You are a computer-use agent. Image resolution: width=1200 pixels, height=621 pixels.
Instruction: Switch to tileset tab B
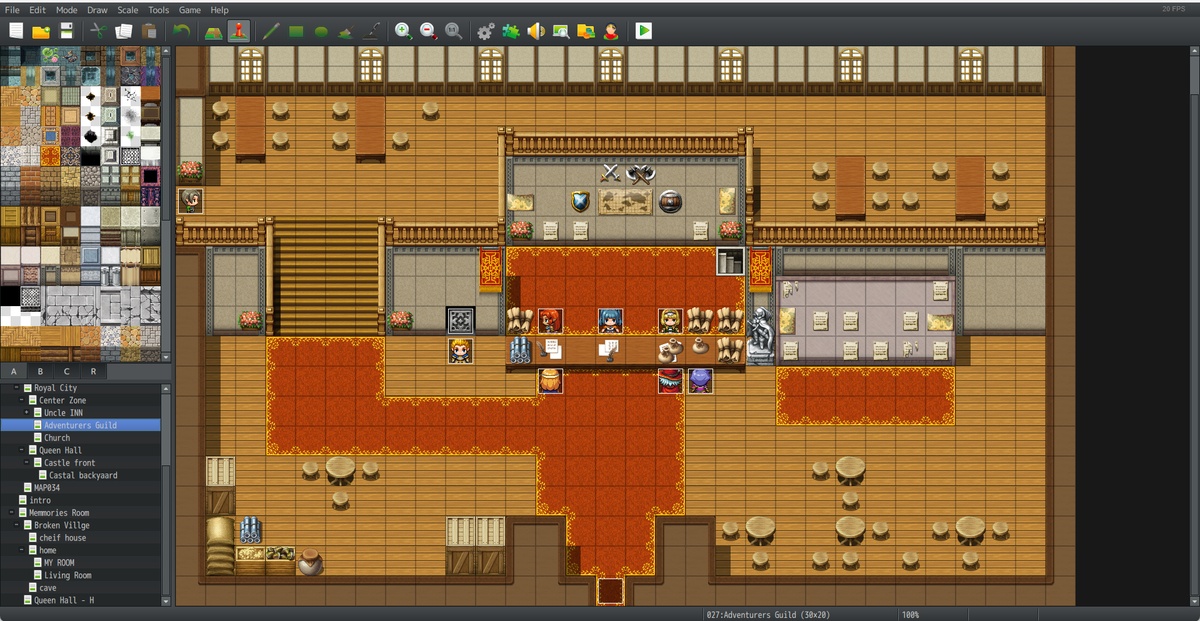tap(41, 371)
